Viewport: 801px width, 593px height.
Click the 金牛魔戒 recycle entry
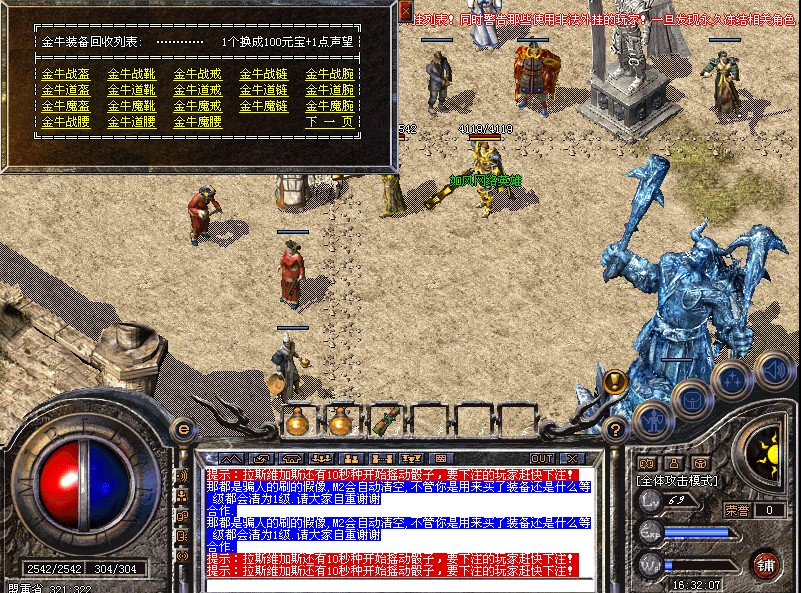coord(196,106)
